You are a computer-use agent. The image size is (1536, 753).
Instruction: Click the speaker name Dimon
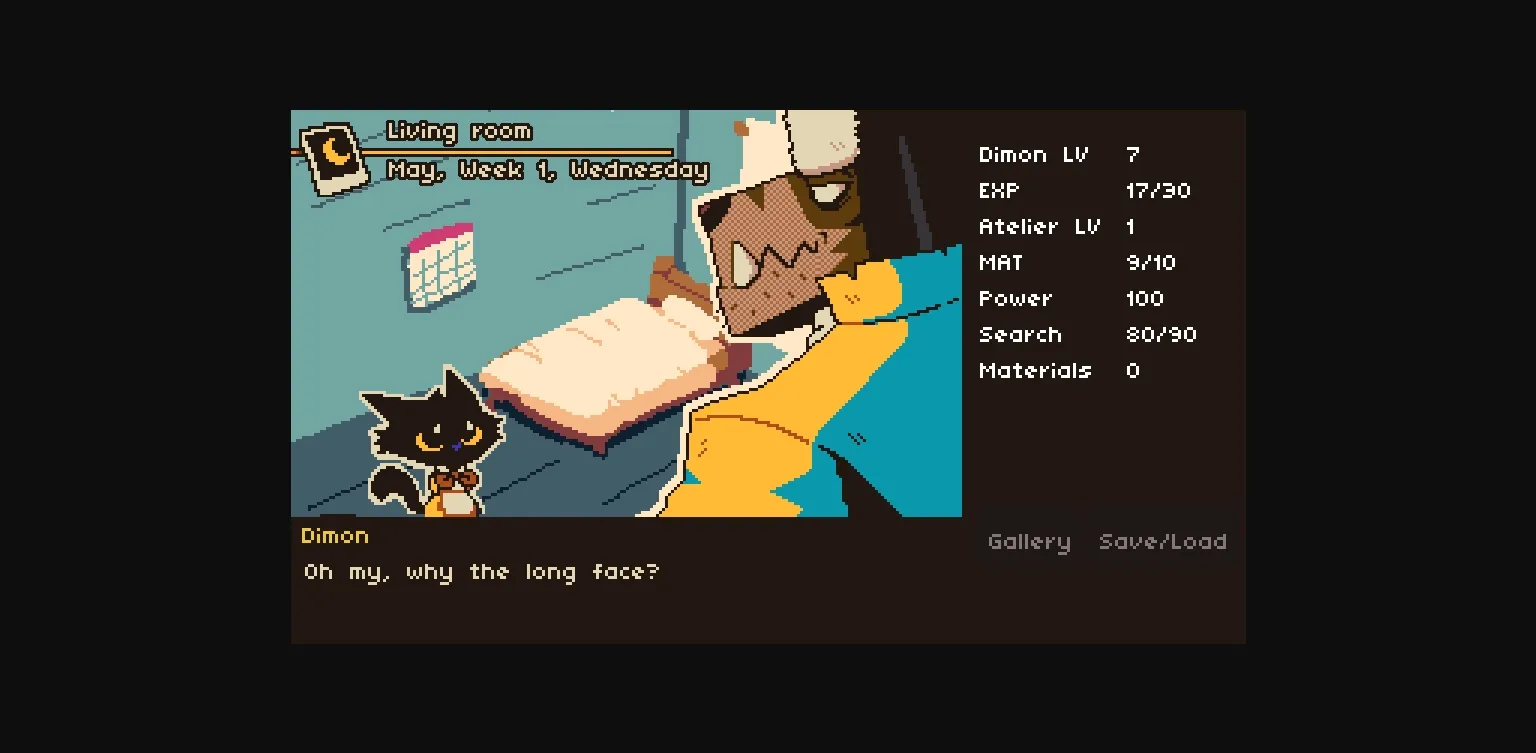[x=335, y=536]
